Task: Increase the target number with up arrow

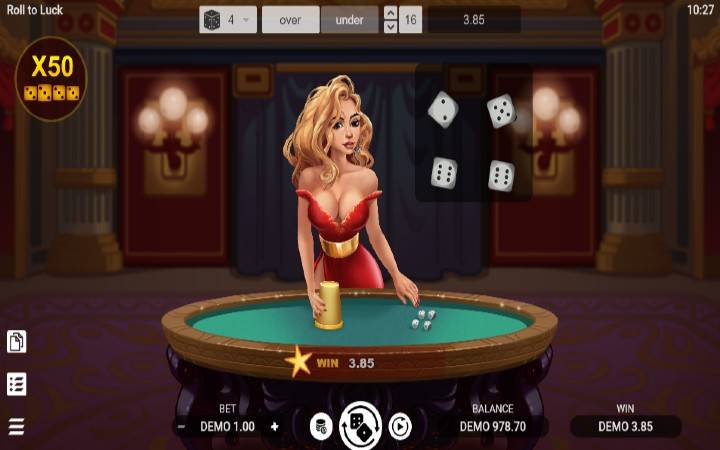Action: 390,13
